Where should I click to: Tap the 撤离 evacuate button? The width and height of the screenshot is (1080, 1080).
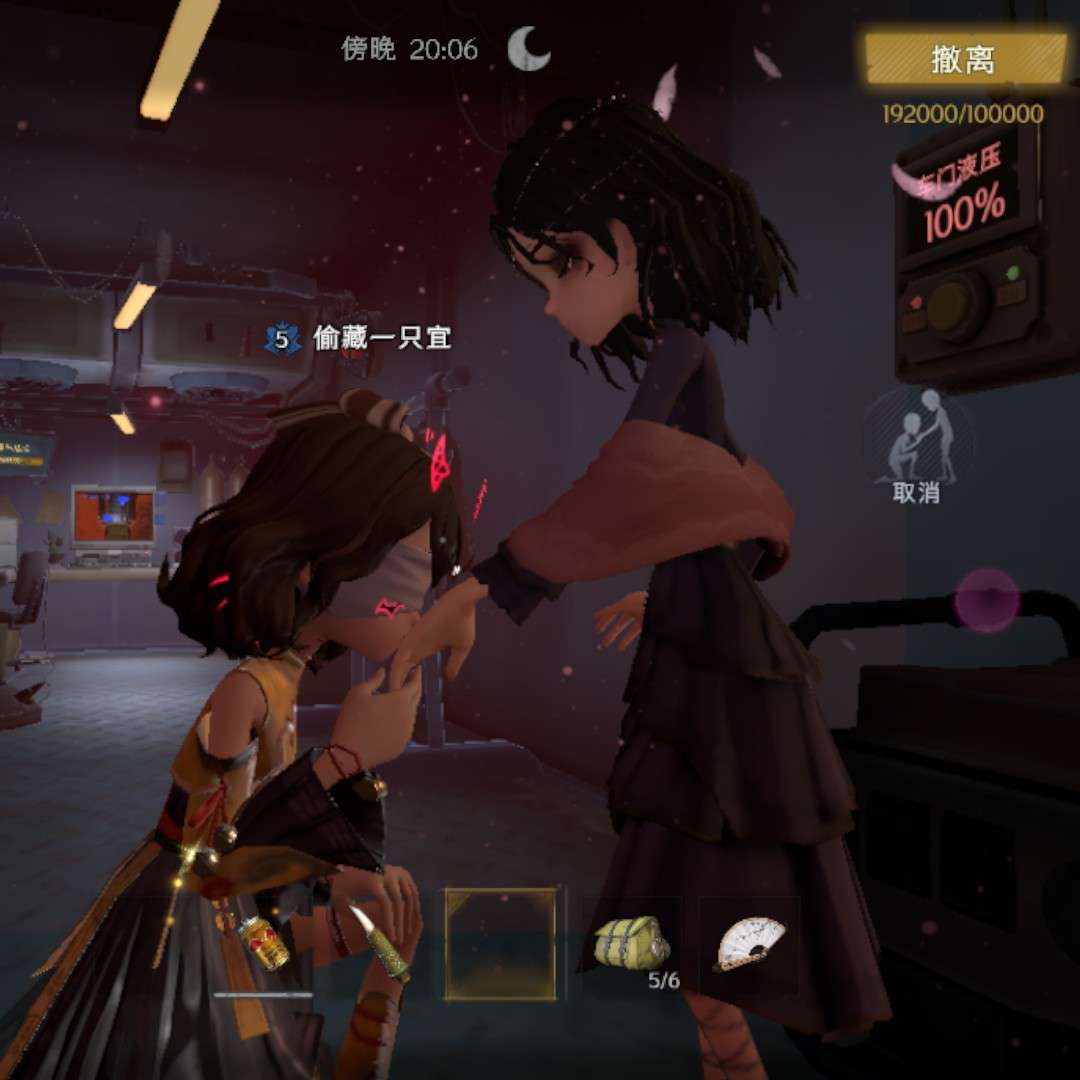tap(965, 59)
